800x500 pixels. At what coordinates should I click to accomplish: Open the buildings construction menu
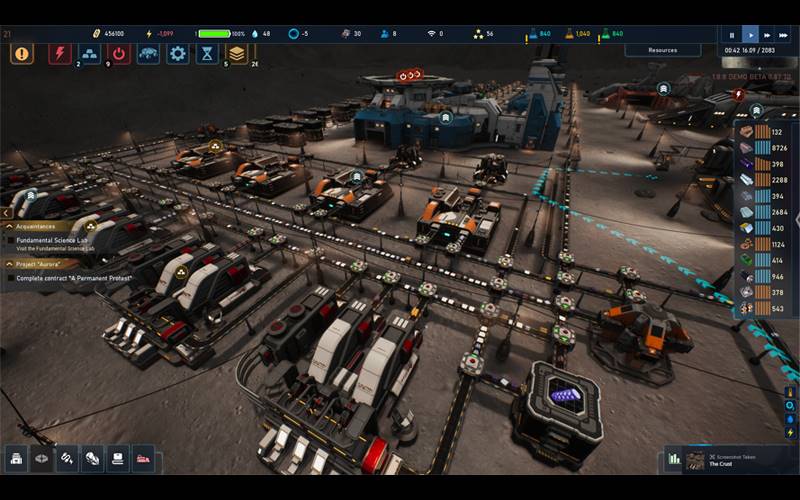coord(17,458)
